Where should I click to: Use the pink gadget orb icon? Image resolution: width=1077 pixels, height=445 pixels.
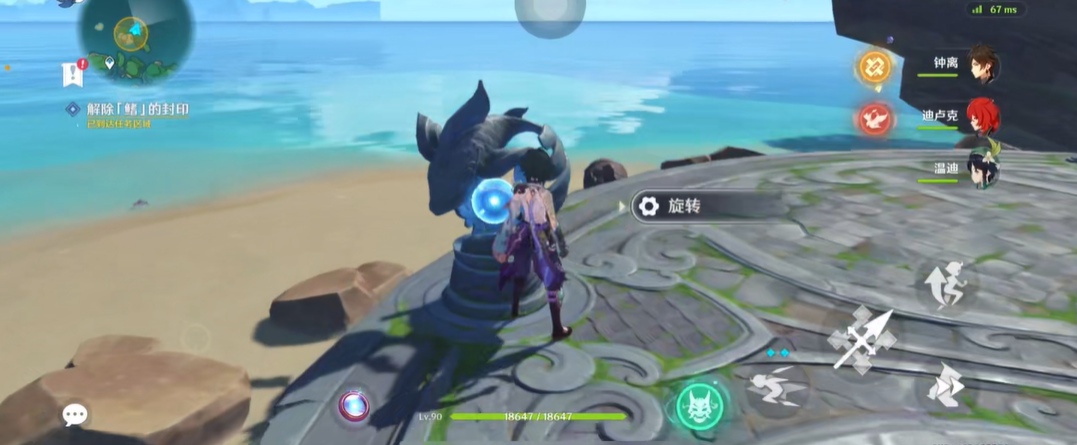pos(353,405)
